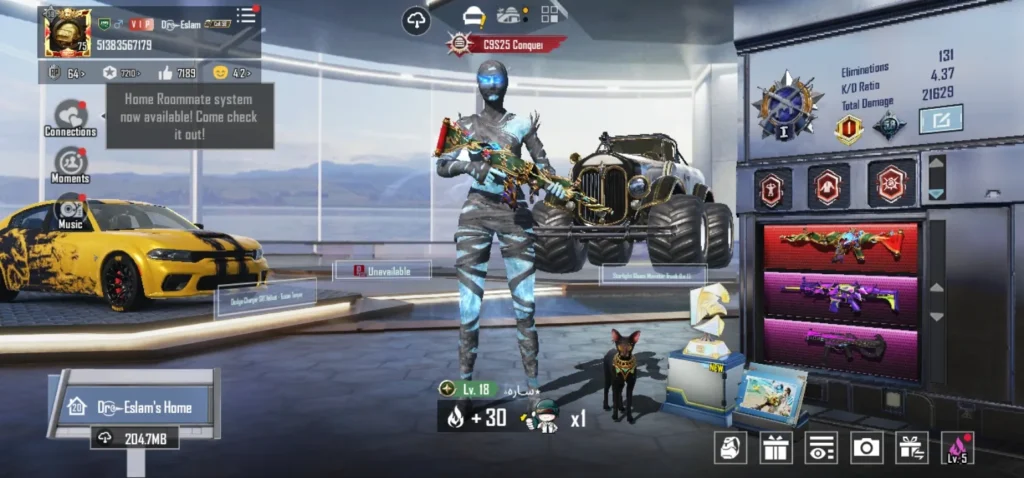Open the list menu beside the player name
The height and width of the screenshot is (478, 1024).
pyautogui.click(x=246, y=16)
